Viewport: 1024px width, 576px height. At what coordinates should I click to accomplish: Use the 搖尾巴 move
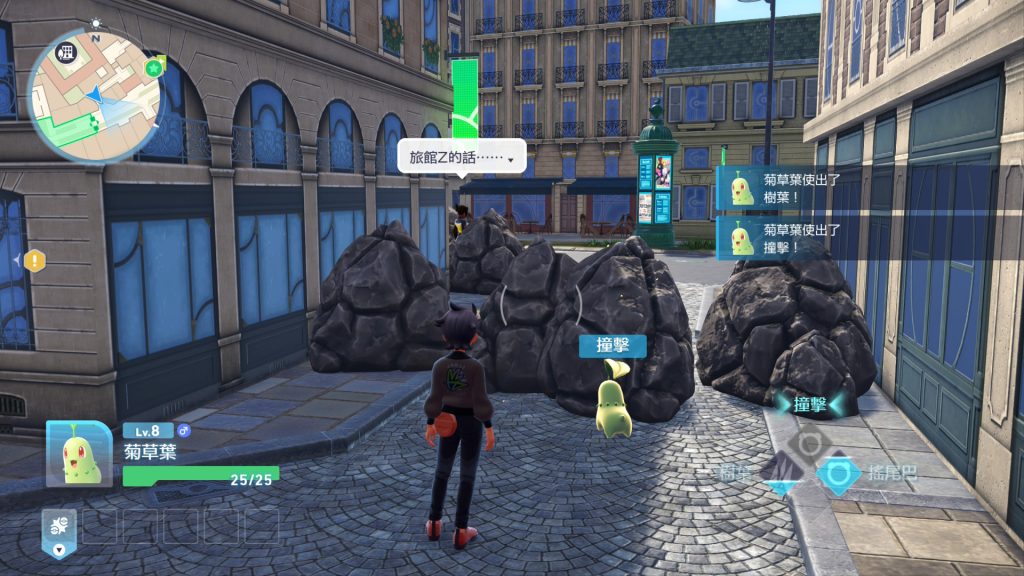840,472
